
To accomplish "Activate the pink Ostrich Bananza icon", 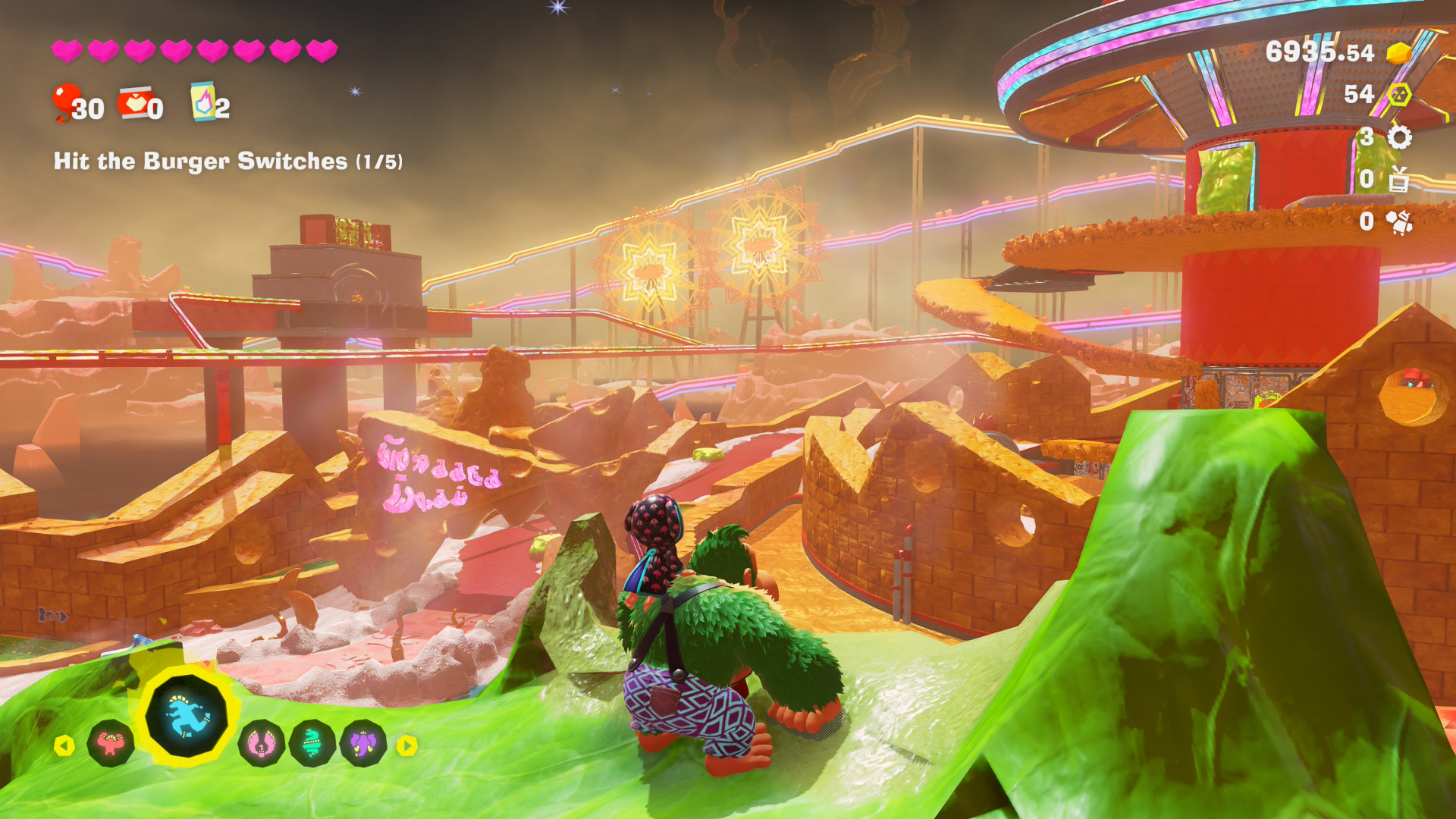I will [262, 744].
